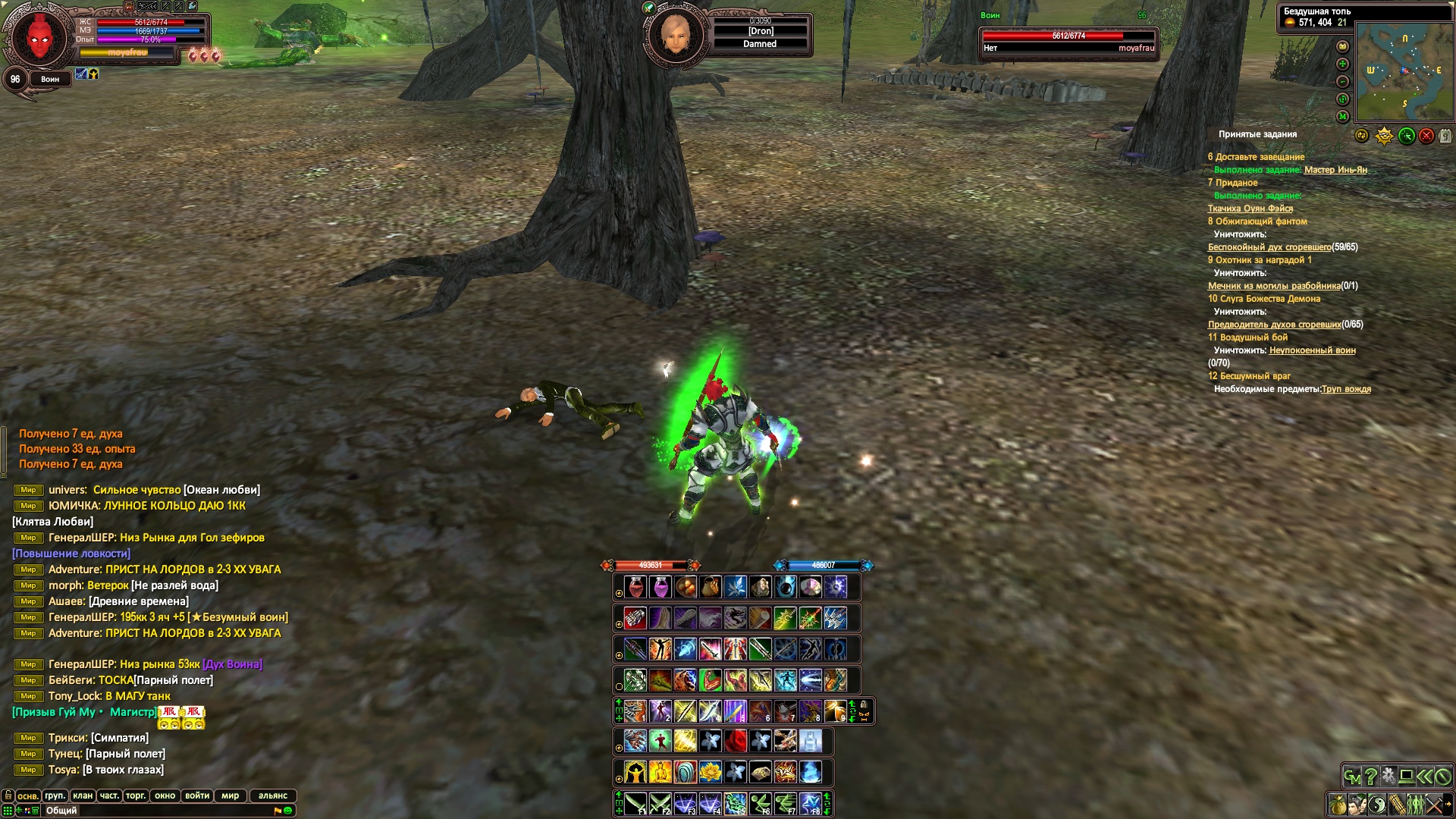1456x819 pixels.
Task: Switch chat to the мир tab
Action: tap(230, 795)
